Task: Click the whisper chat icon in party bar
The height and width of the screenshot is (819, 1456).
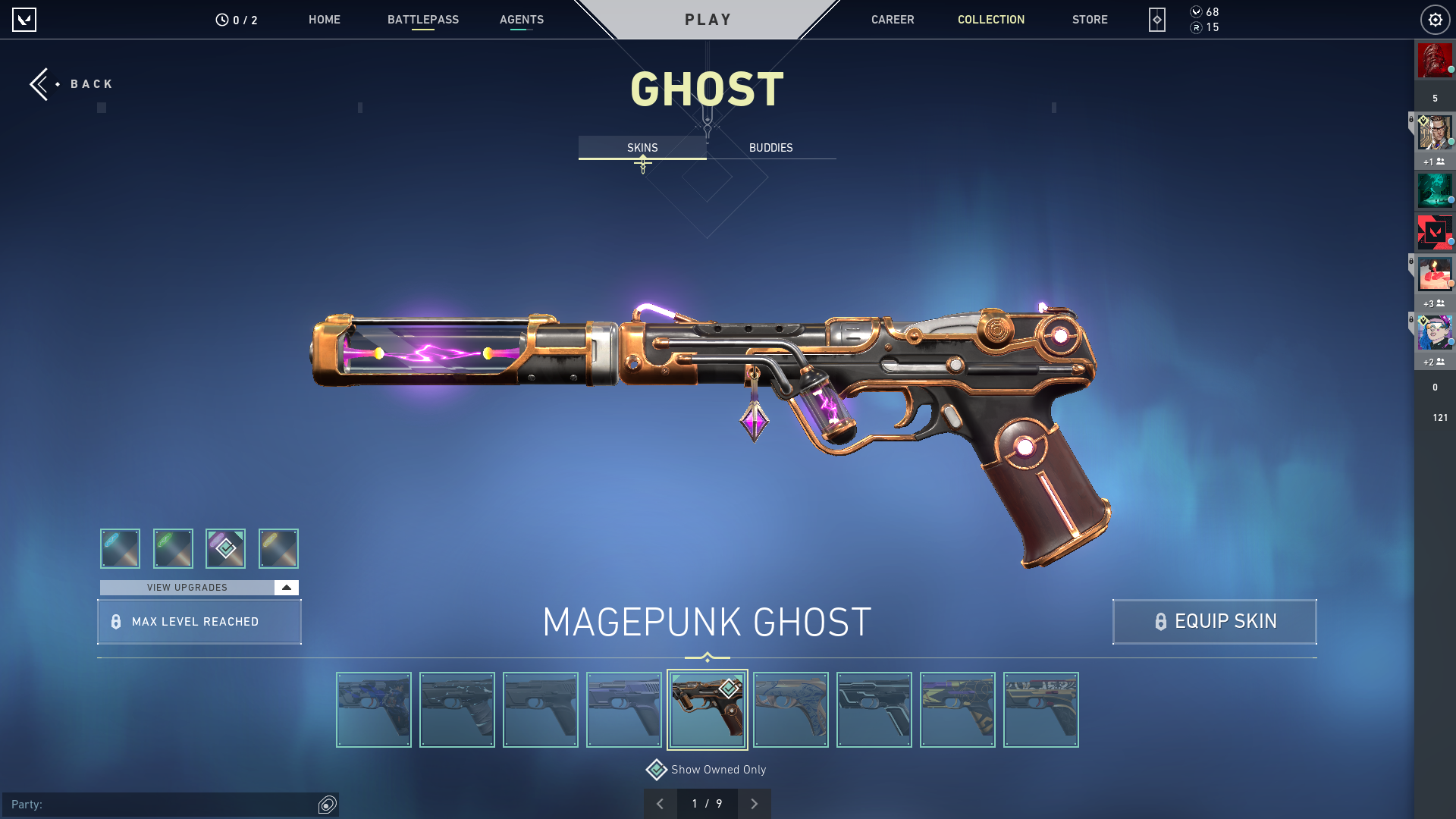Action: point(327,803)
